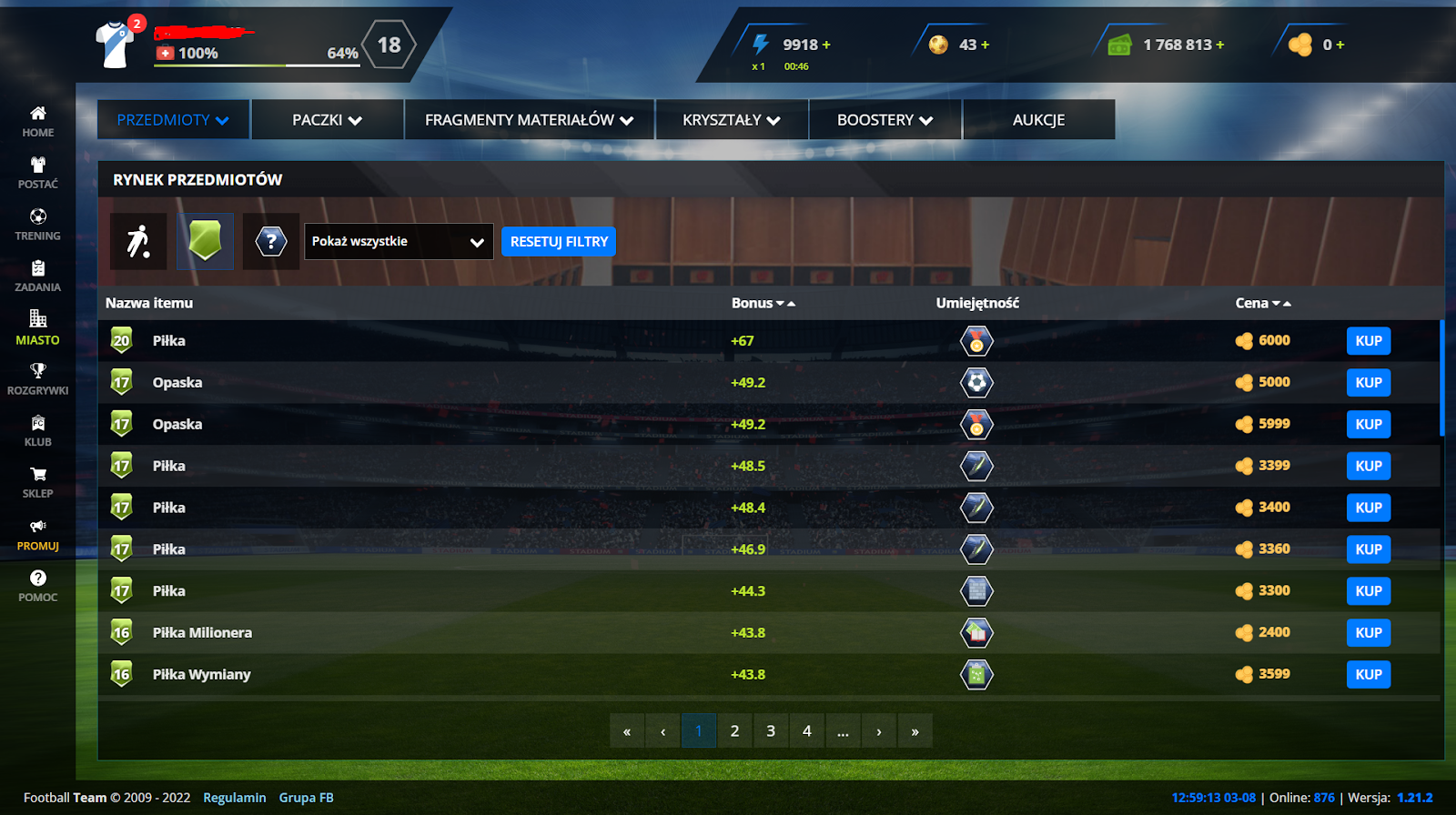Screen dimensions: 1456x815
Task: Select the running player filter icon
Action: click(x=138, y=242)
